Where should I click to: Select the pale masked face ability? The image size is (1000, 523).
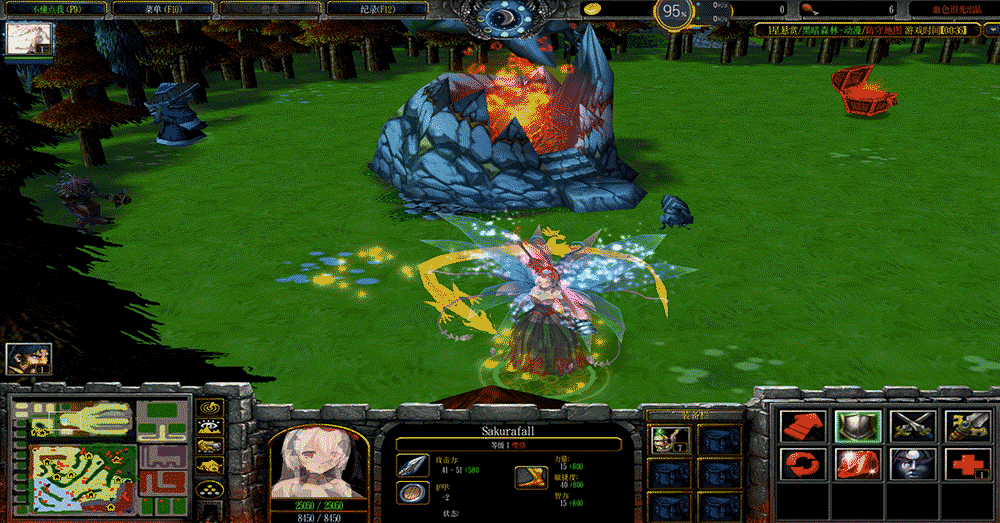point(912,465)
